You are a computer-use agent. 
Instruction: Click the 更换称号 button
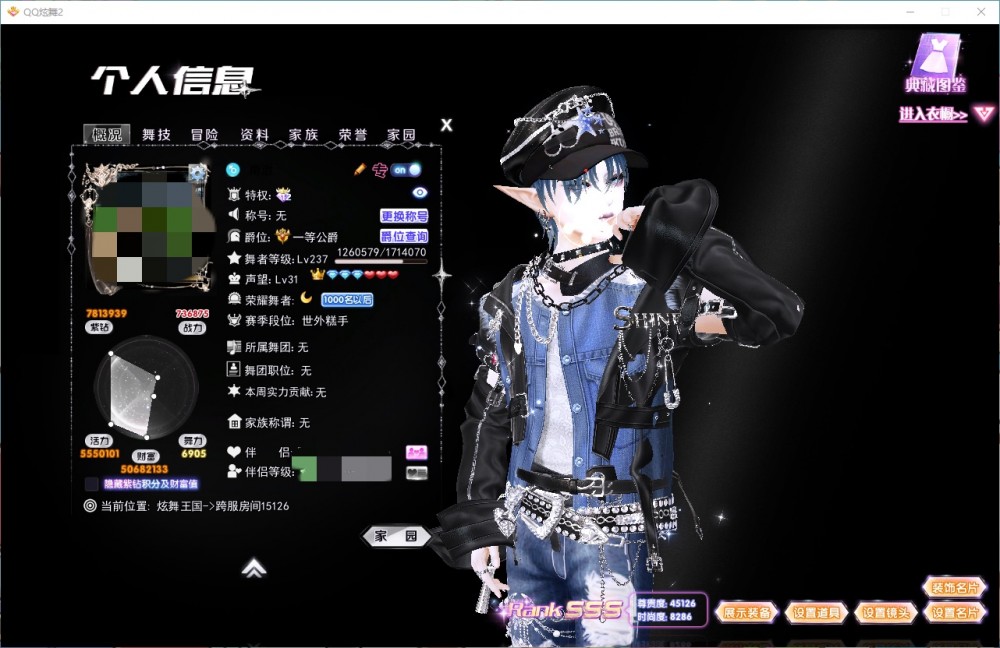[404, 216]
